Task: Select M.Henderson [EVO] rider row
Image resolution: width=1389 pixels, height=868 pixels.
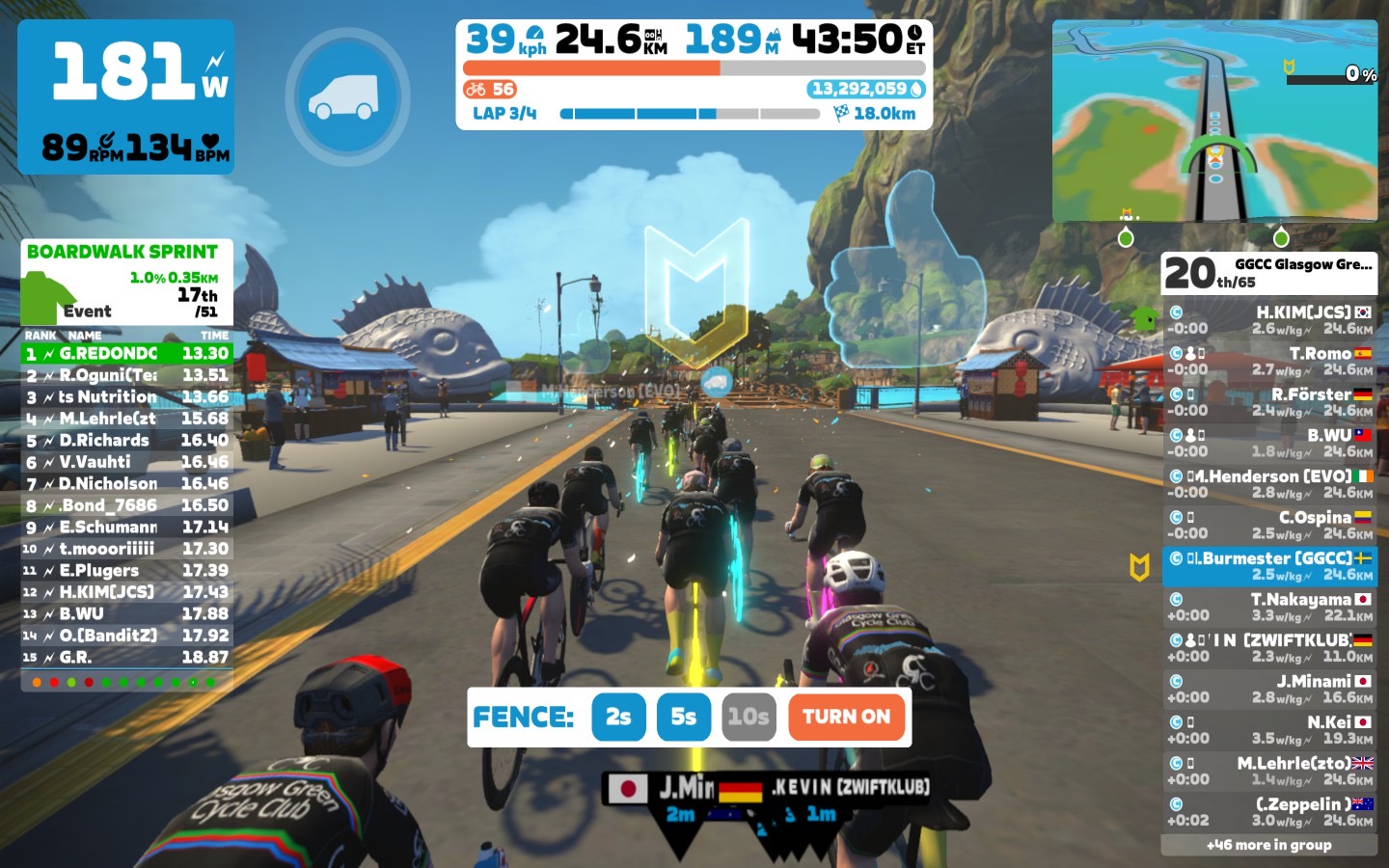Action: tap(1269, 484)
